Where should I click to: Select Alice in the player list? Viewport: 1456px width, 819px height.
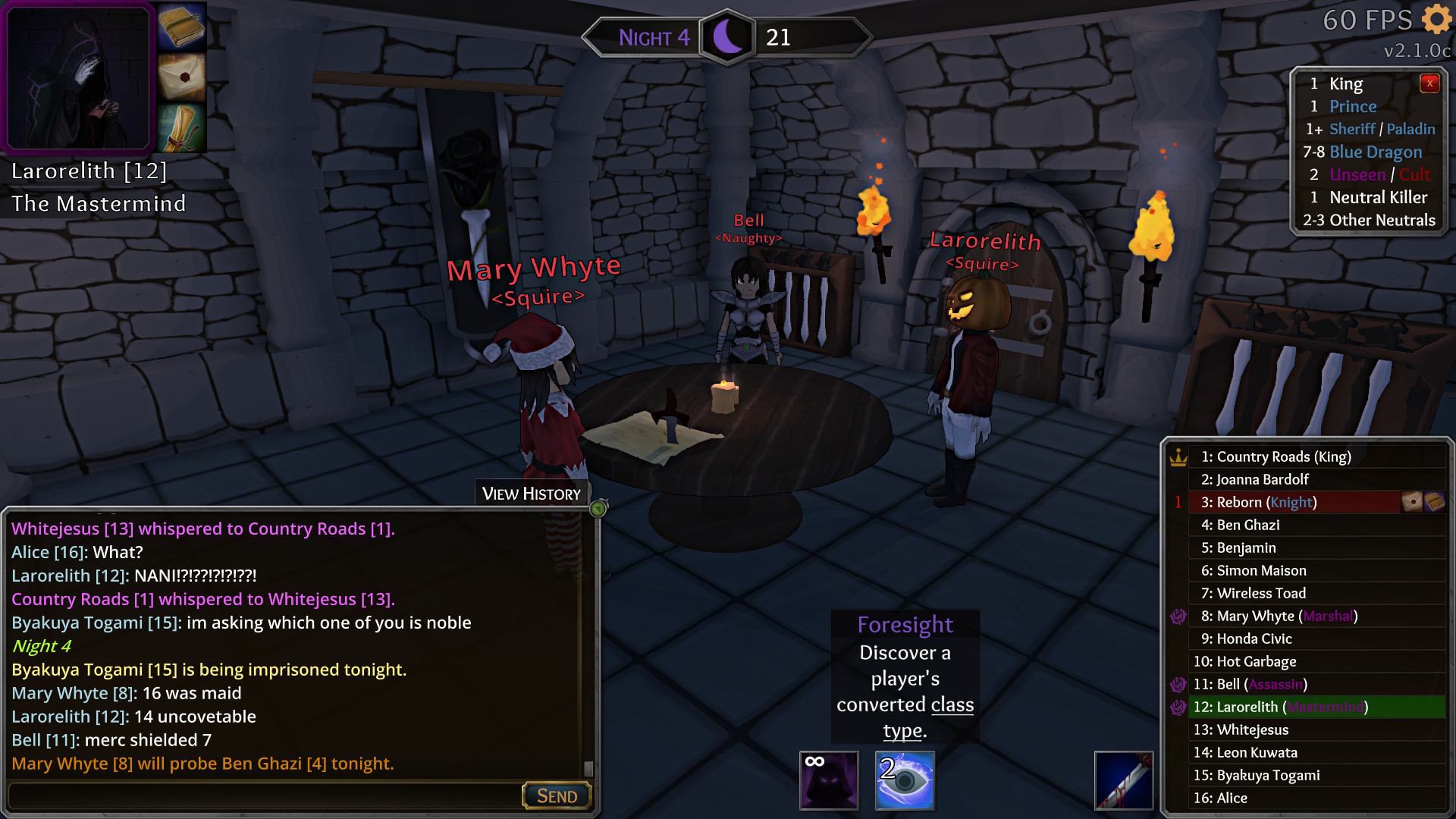[1220, 798]
